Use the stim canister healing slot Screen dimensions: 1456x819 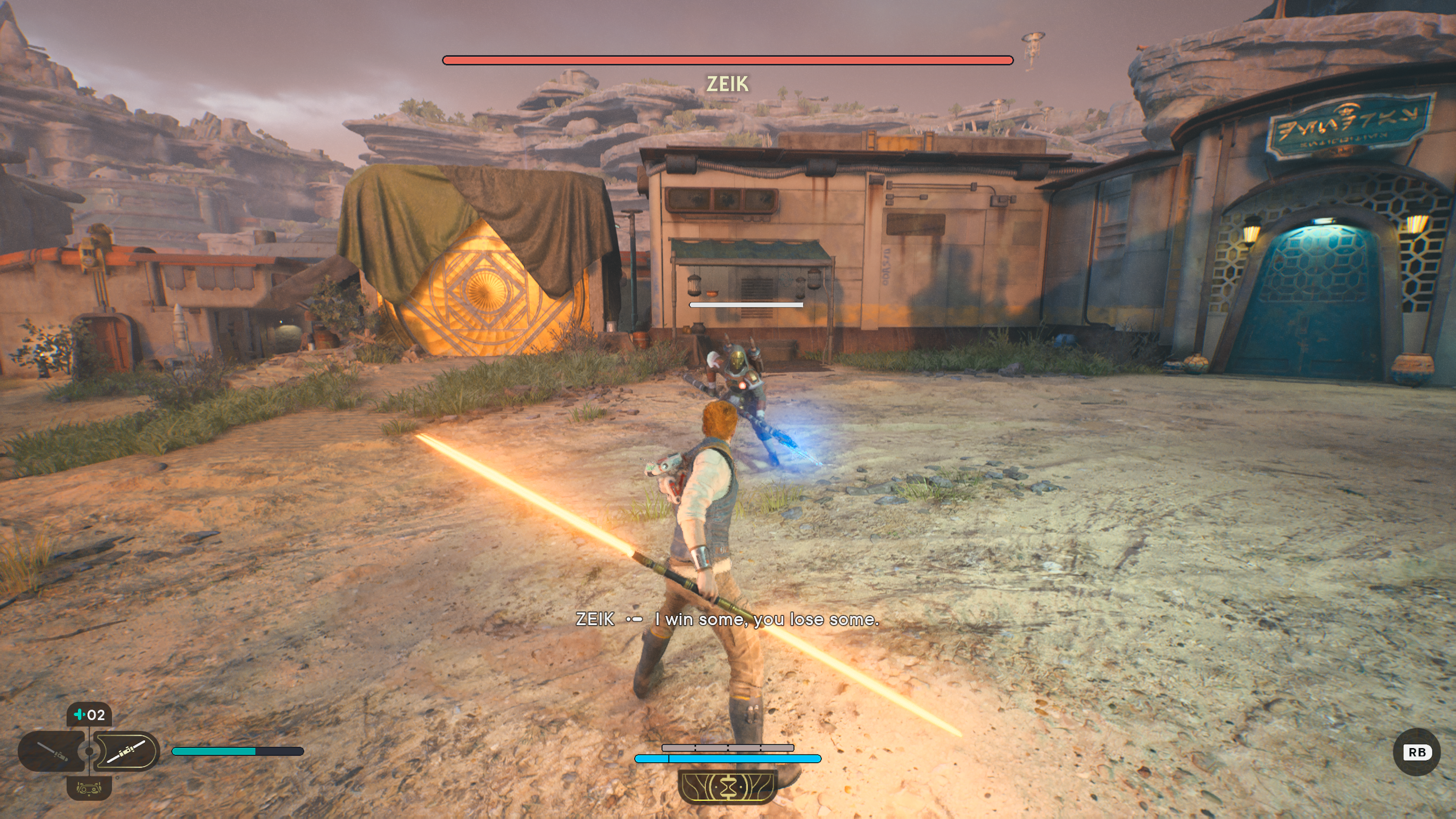89,715
